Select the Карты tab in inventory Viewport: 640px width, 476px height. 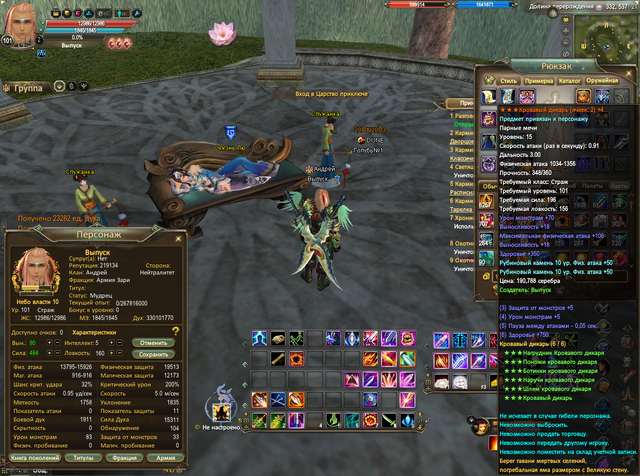pos(617,185)
